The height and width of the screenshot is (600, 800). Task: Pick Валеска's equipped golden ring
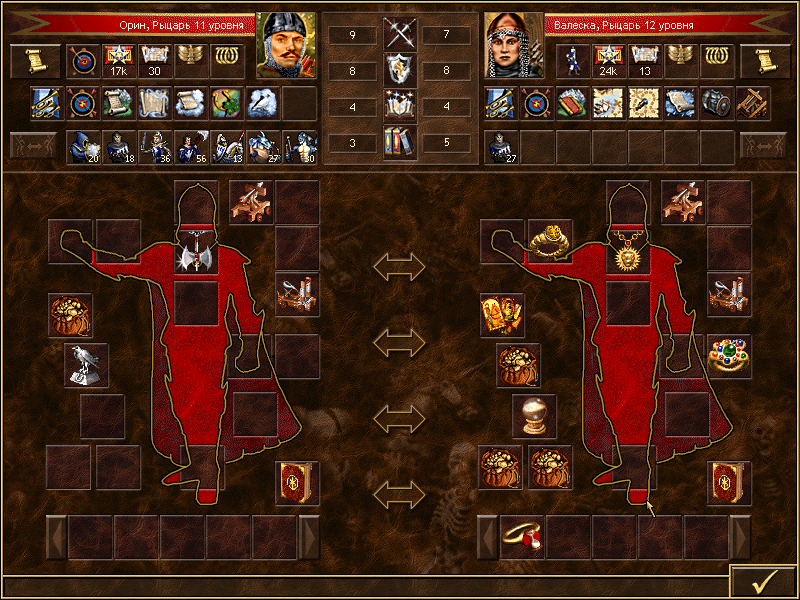pyautogui.click(x=550, y=241)
